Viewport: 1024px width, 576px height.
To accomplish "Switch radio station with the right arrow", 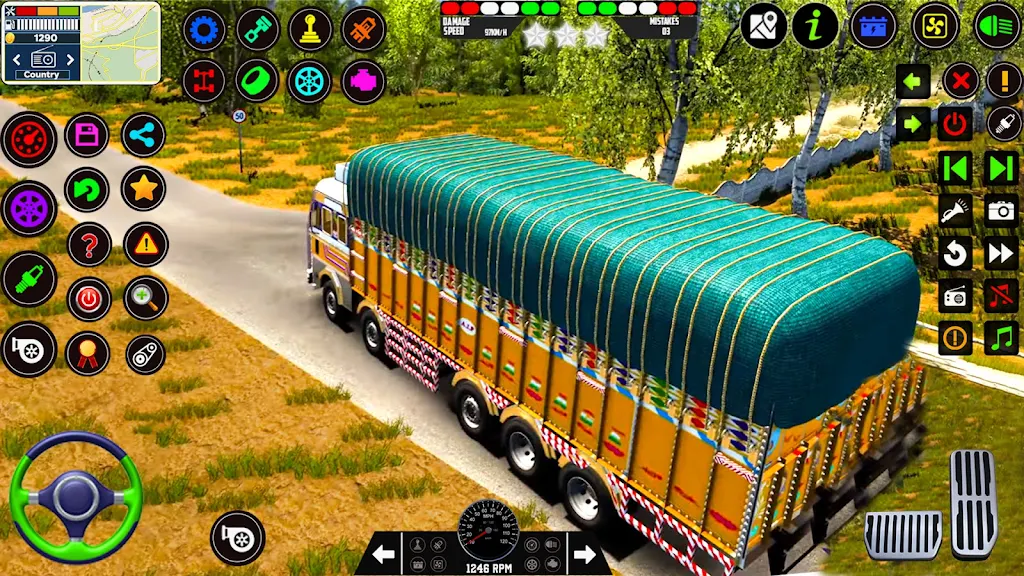I will 584,554.
